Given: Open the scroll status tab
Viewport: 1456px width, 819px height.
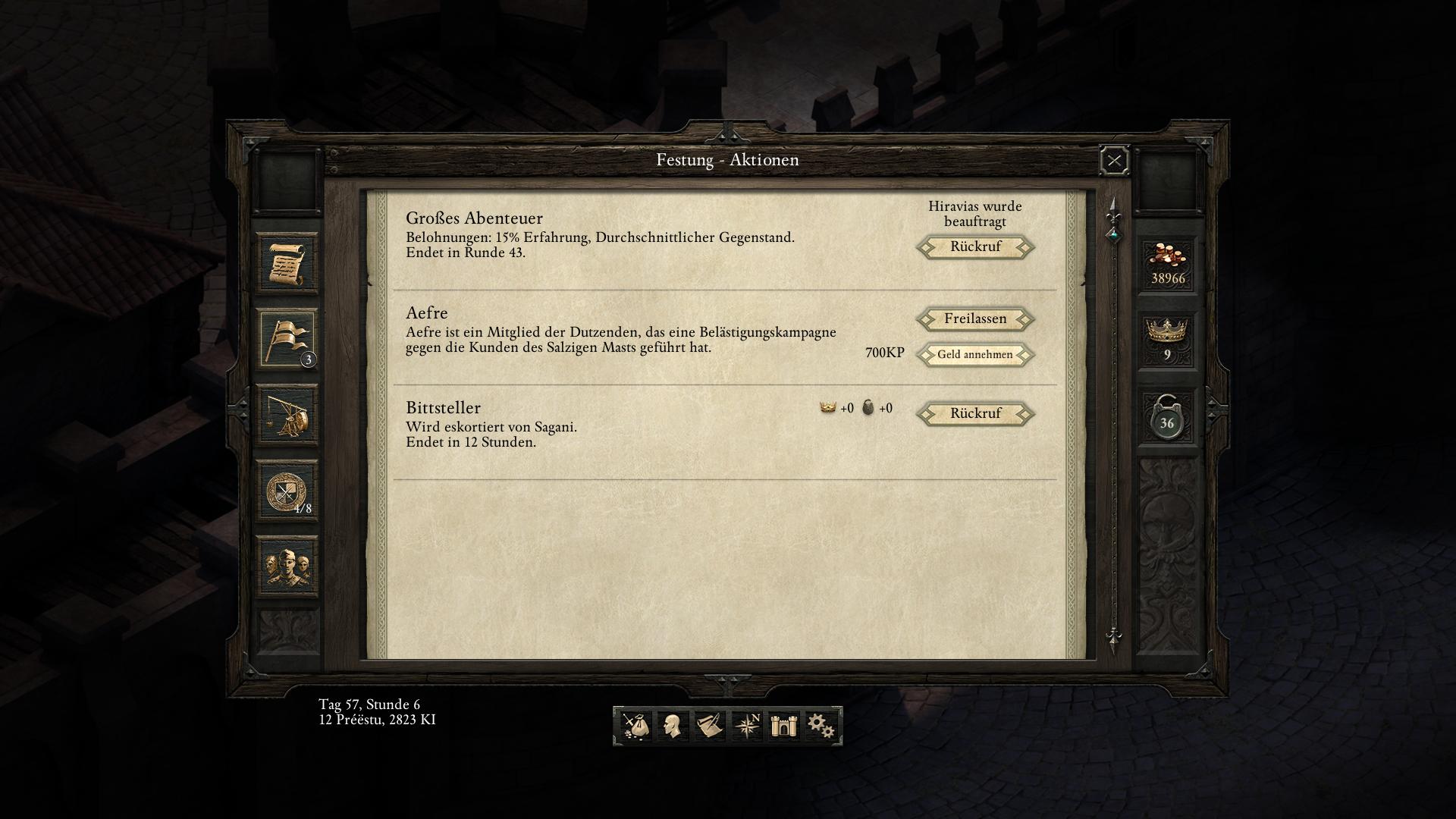Looking at the screenshot, I should (287, 264).
